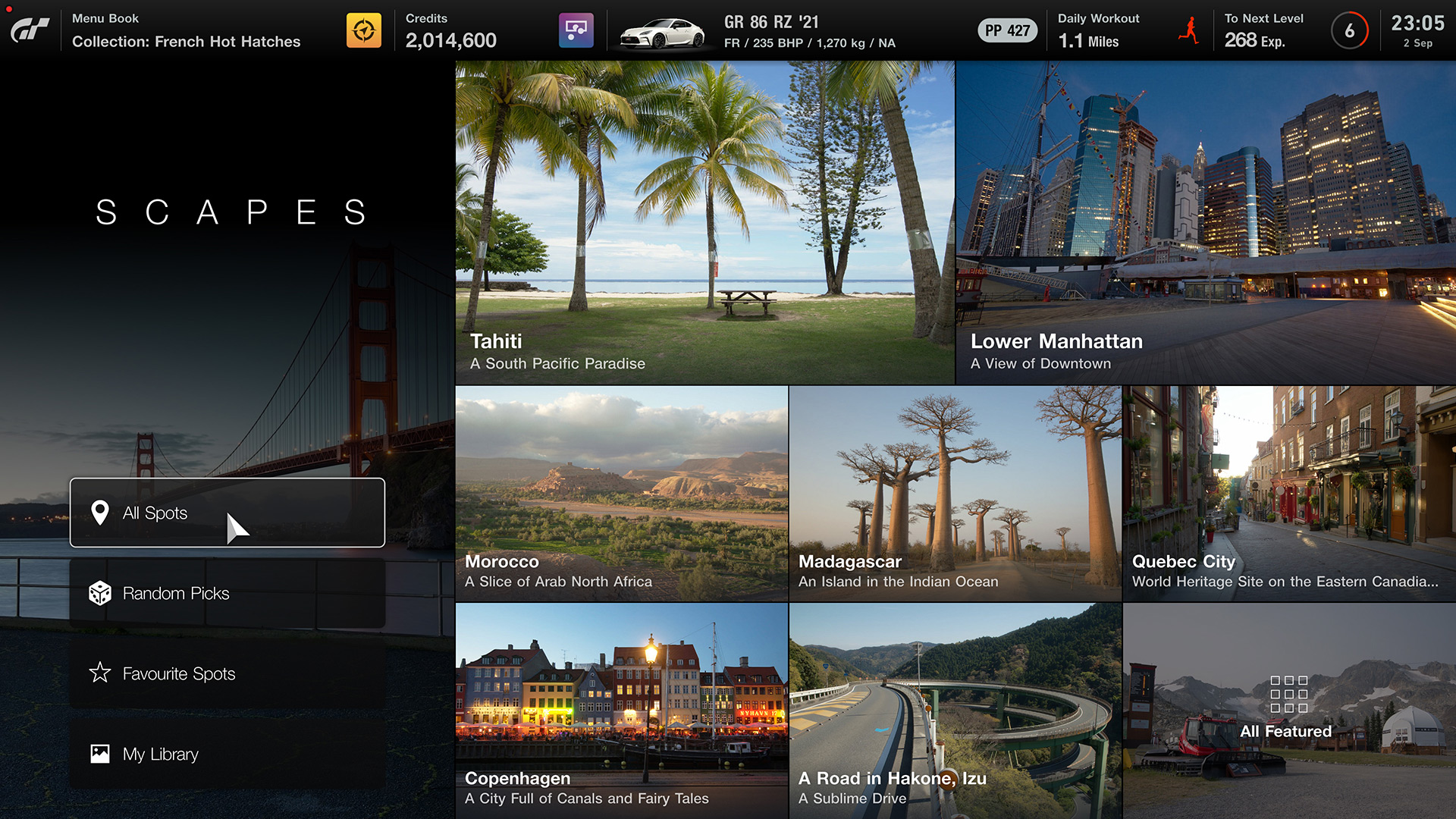This screenshot has height=819, width=1456.
Task: Click the level 6 progress ring
Action: (x=1349, y=30)
